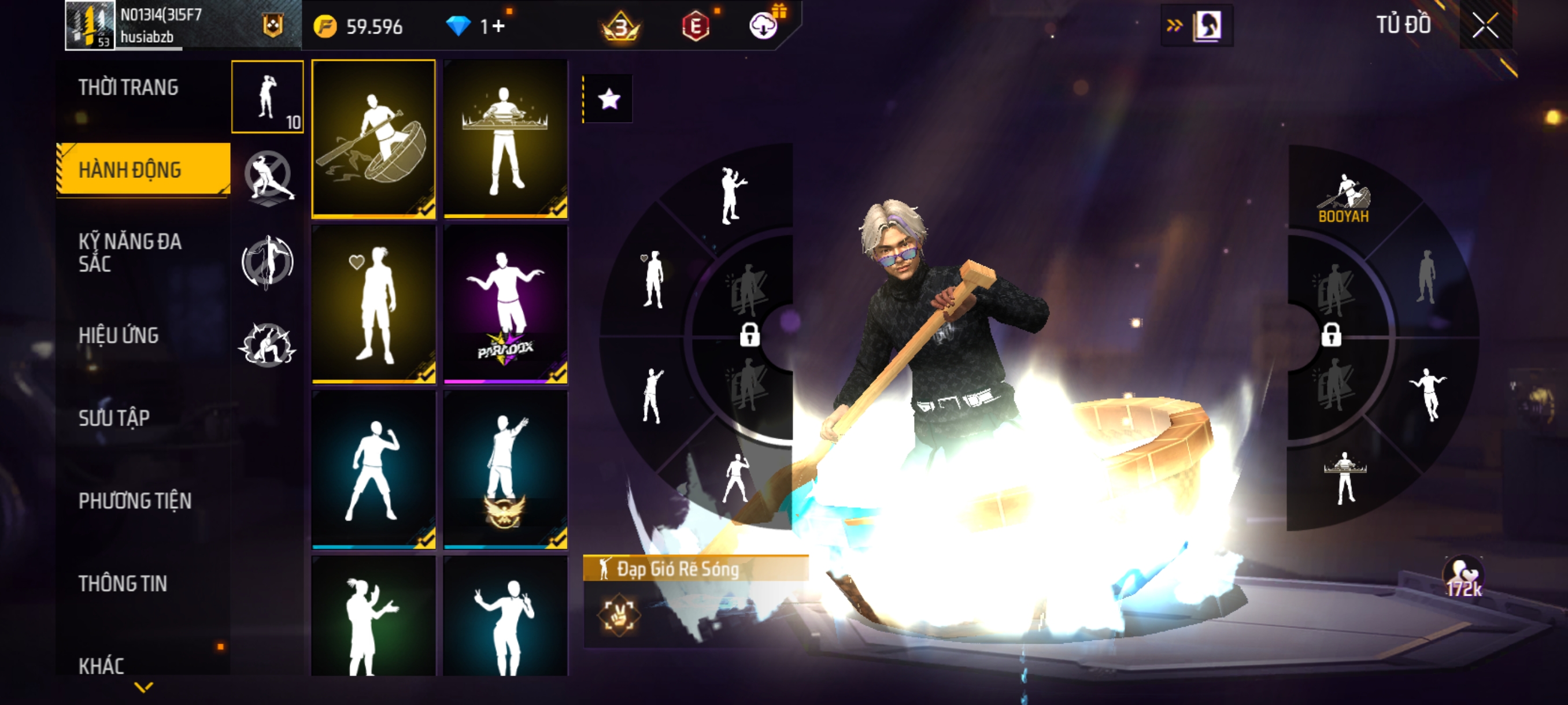Screen dimensions: 1568x705
Task: Select the Hành Động tab
Action: coord(130,170)
